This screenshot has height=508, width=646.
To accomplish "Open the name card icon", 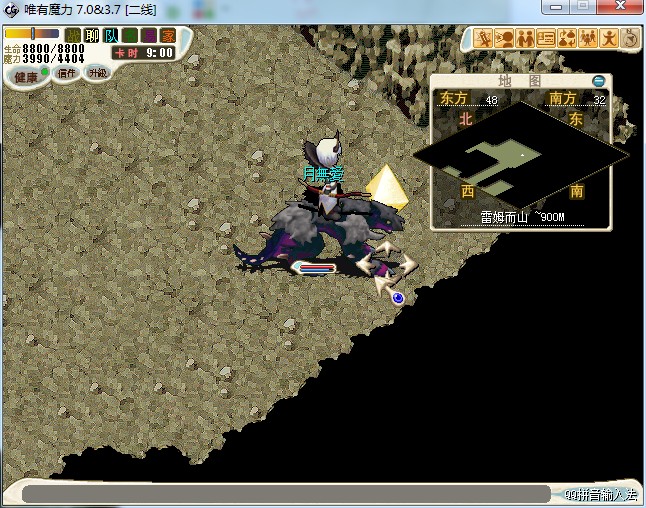I will [546, 39].
